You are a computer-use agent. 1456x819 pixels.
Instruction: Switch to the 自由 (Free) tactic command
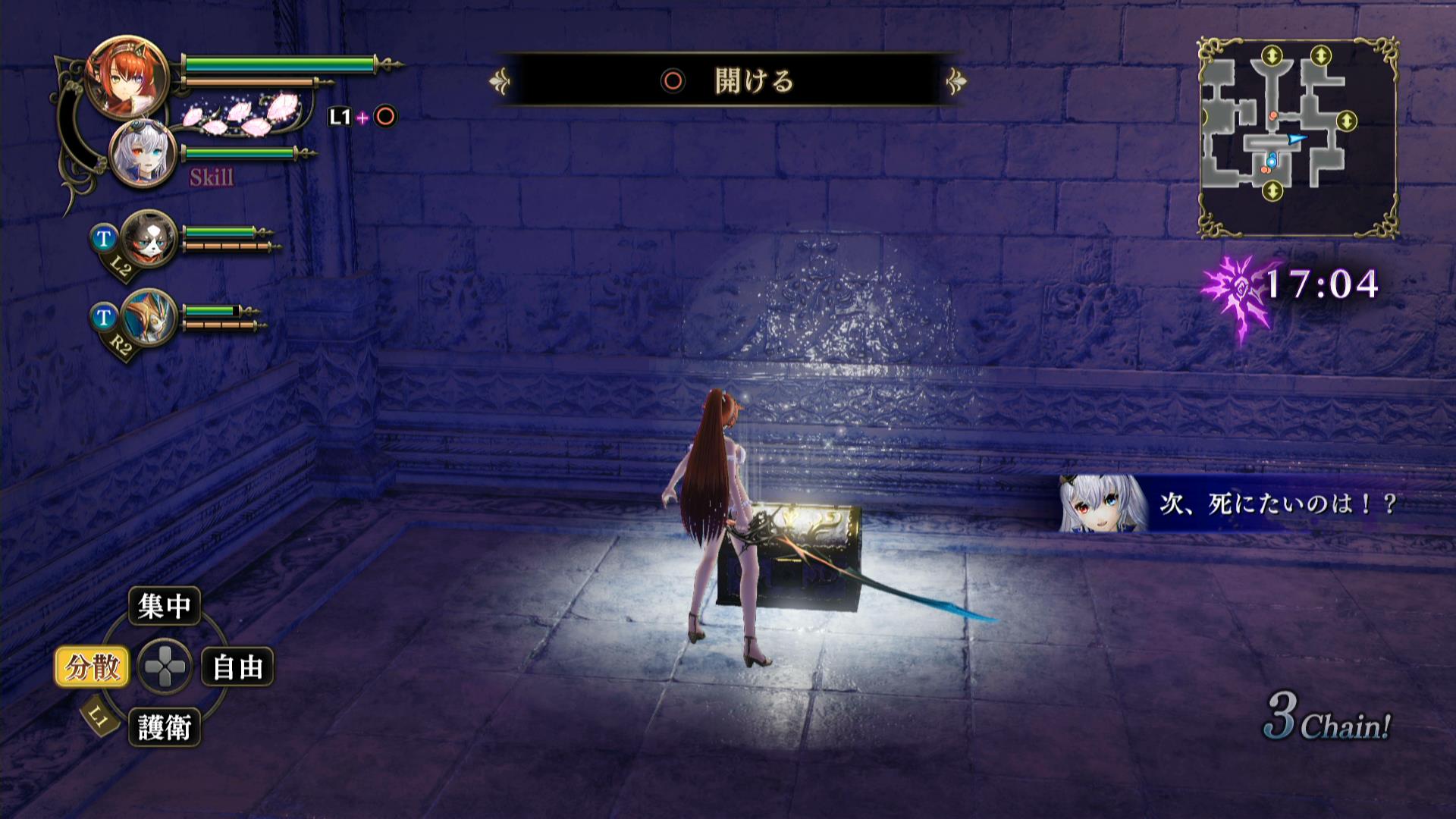coord(237,667)
